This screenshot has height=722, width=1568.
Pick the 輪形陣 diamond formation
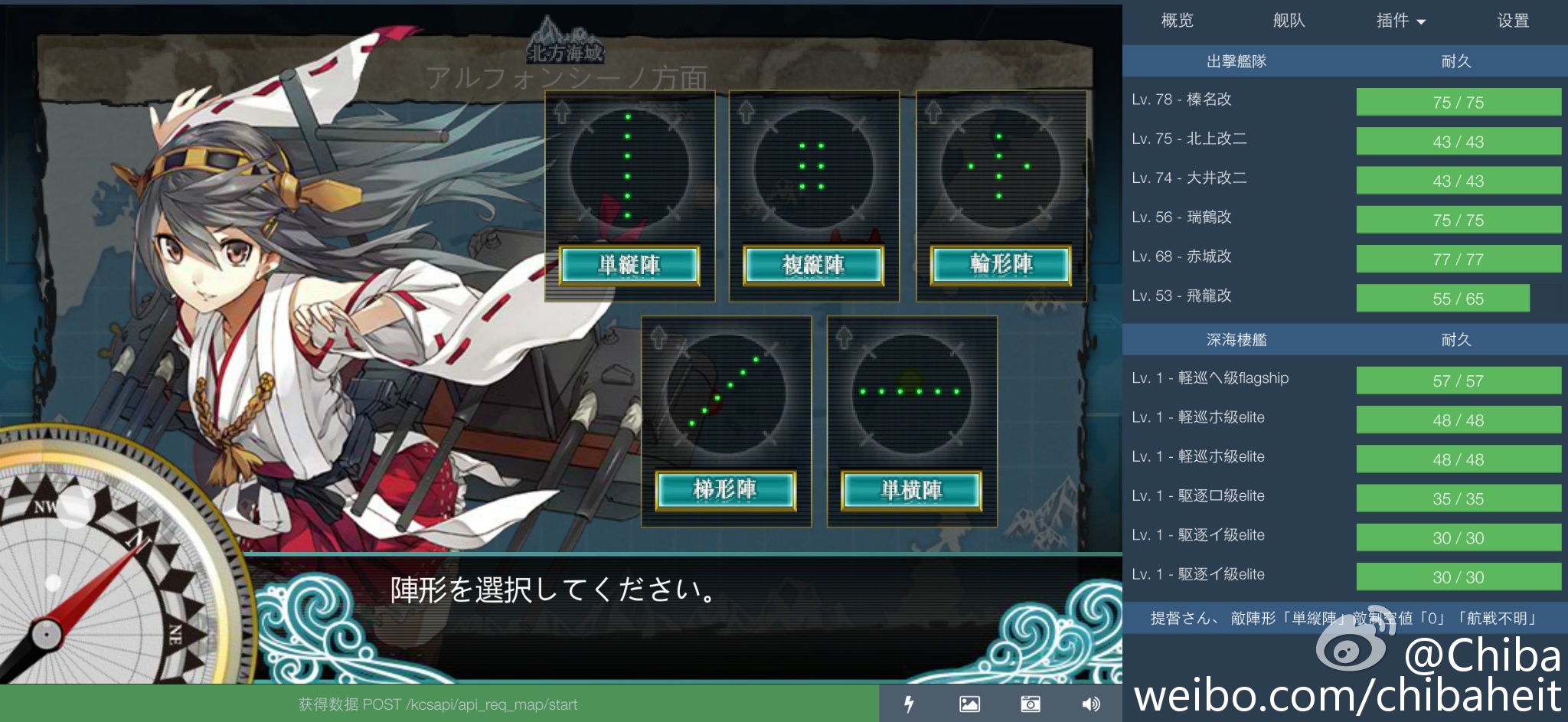point(1001,265)
